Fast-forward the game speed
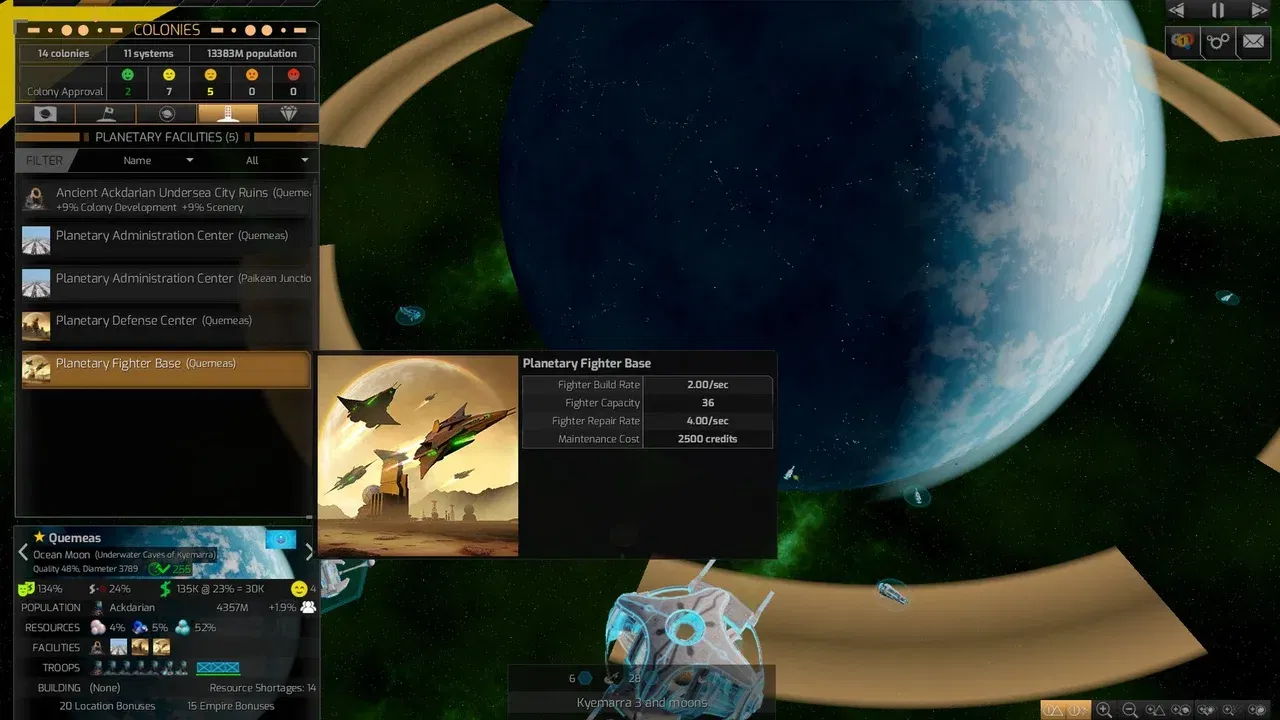Image resolution: width=1280 pixels, height=720 pixels. pos(1258,11)
